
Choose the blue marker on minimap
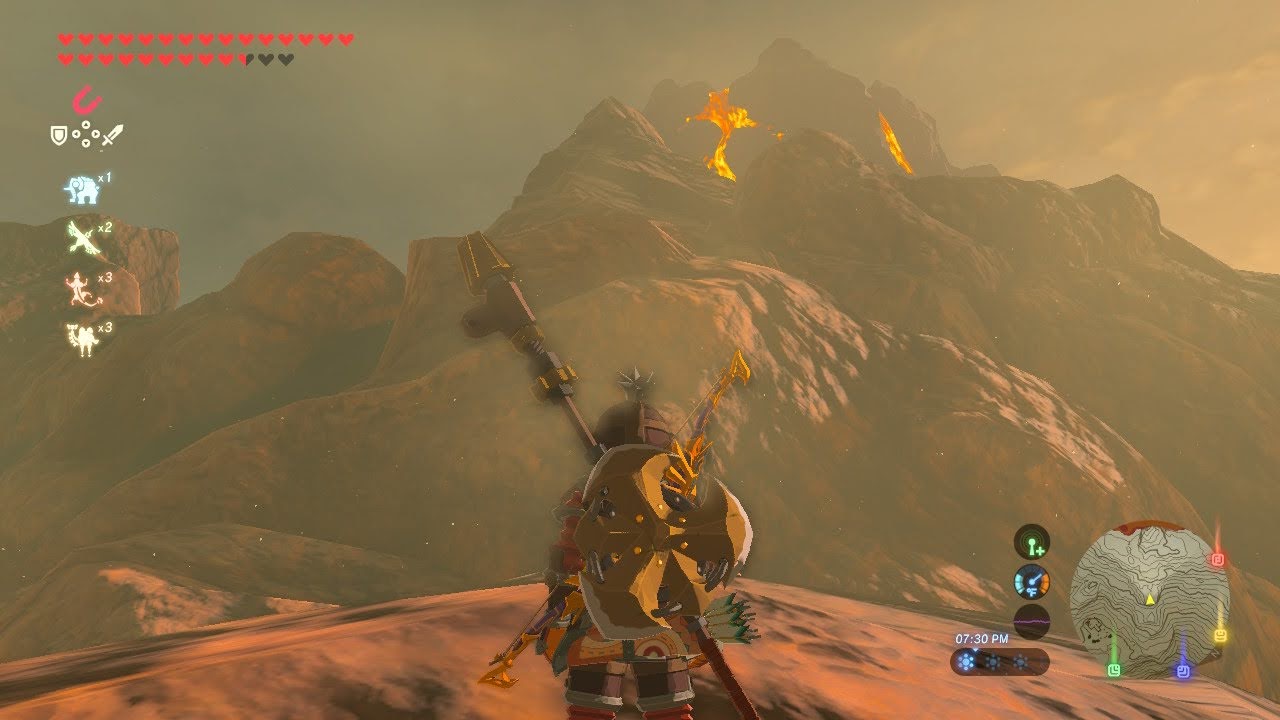click(x=1183, y=671)
